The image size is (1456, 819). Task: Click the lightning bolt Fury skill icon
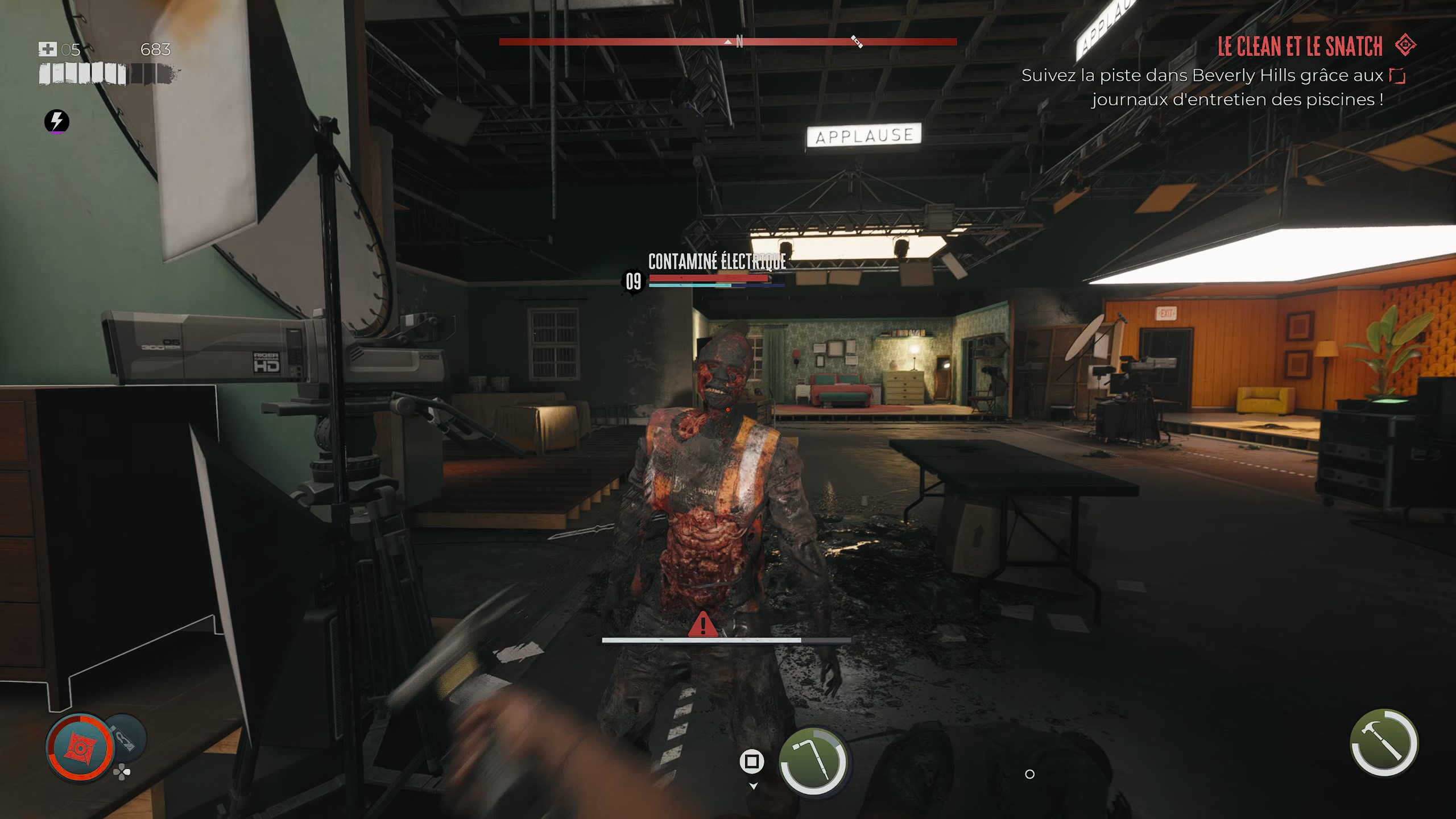click(57, 121)
